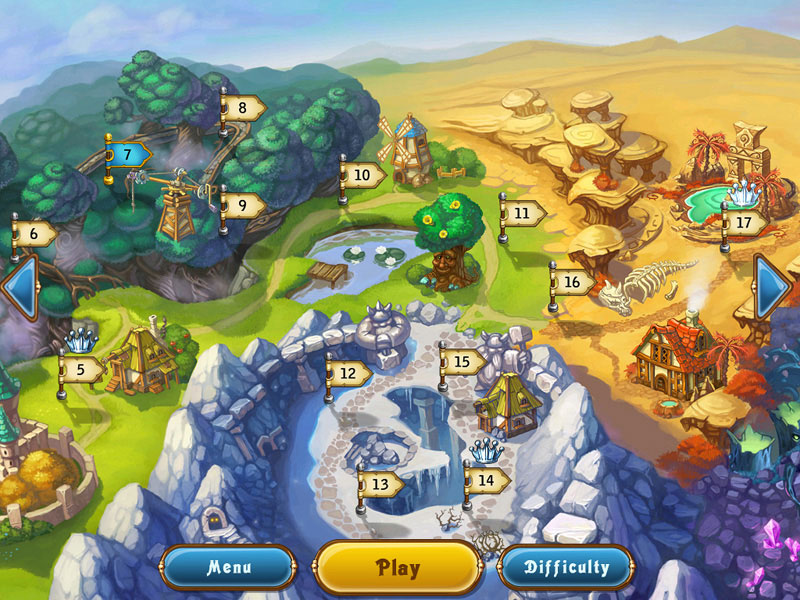The height and width of the screenshot is (600, 800).
Task: Start the level with Play
Action: [x=398, y=568]
